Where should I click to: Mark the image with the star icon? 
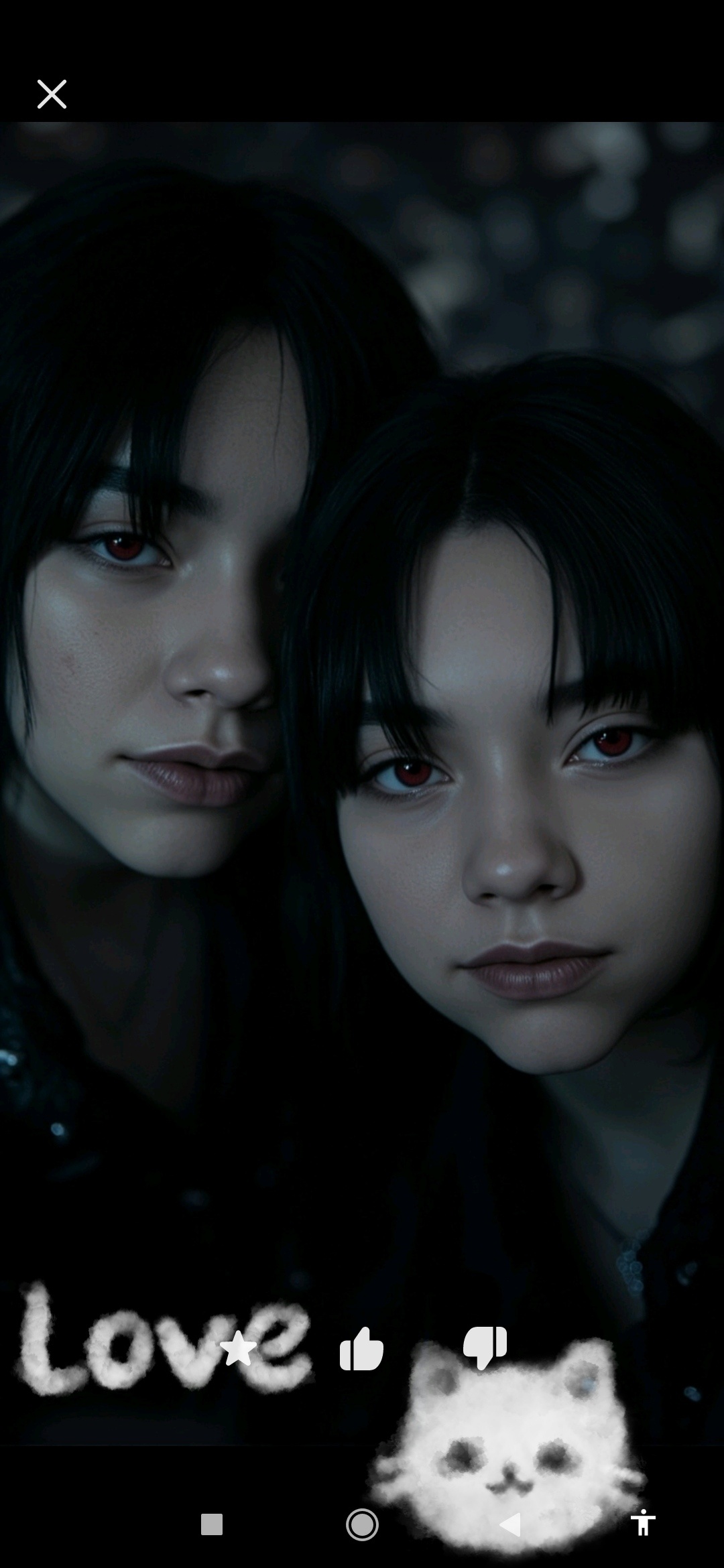[238, 1348]
